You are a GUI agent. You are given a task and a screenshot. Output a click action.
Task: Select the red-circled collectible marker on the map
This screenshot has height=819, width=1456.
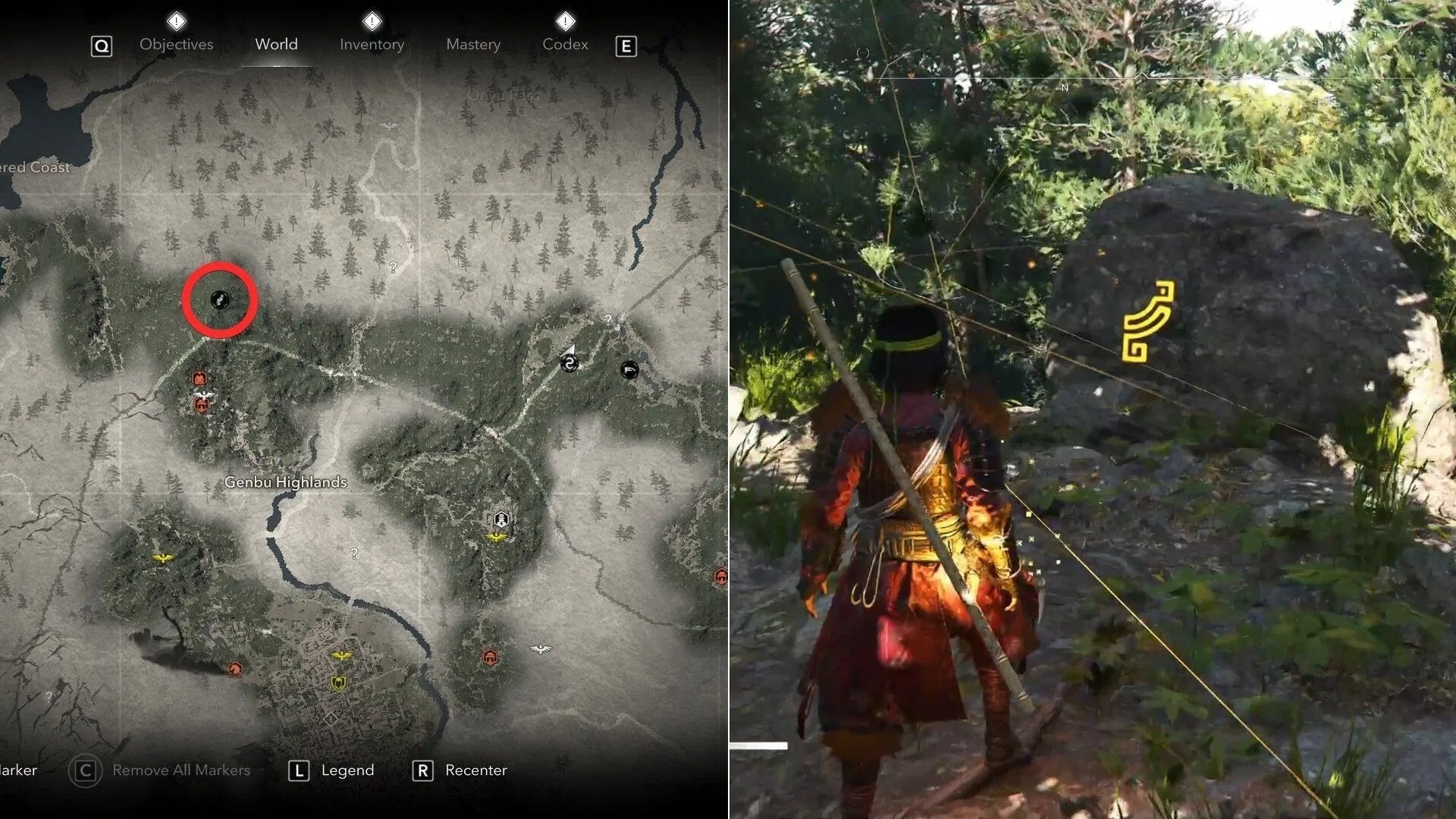219,300
